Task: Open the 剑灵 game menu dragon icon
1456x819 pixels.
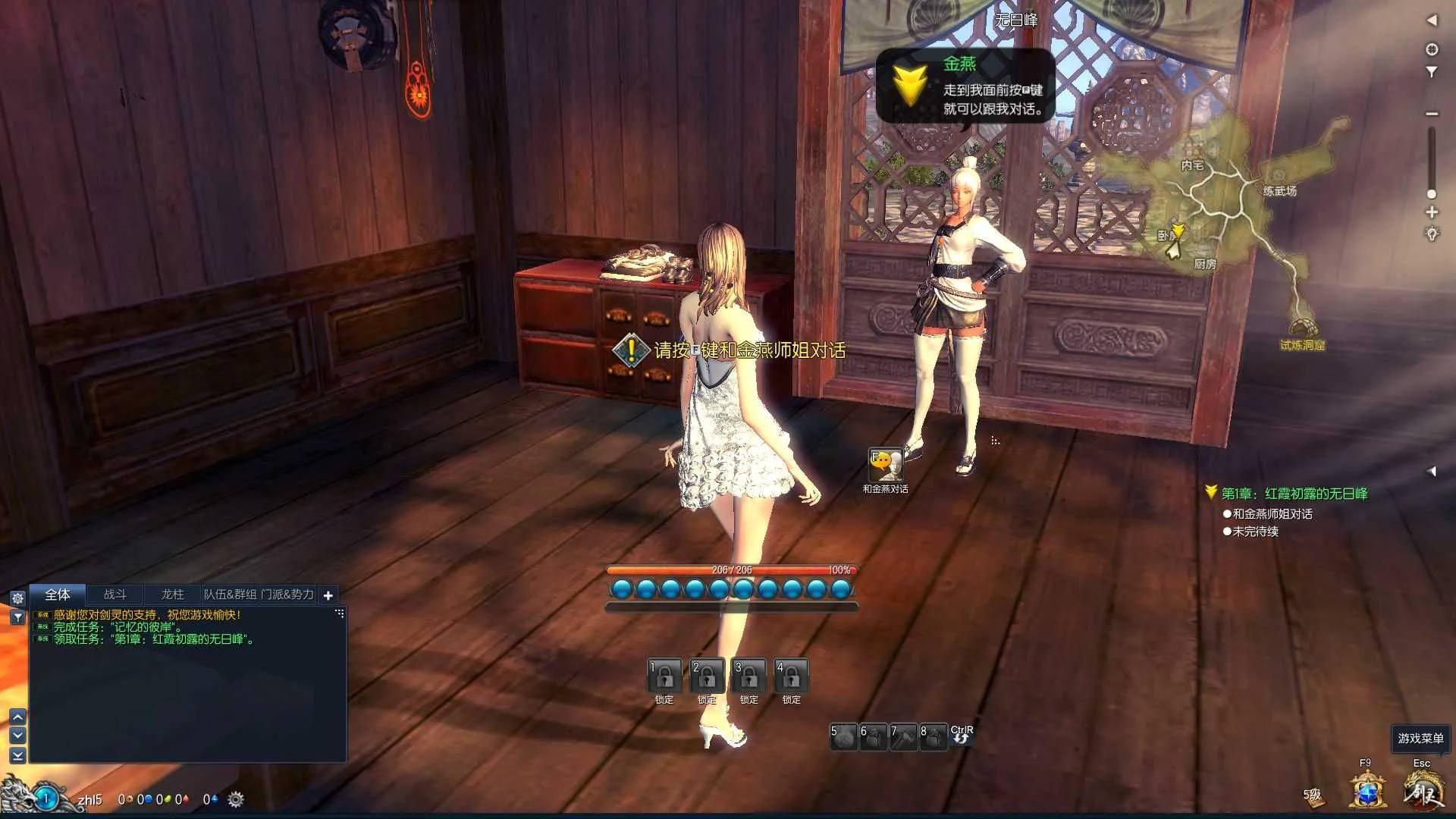Action: 1423,791
